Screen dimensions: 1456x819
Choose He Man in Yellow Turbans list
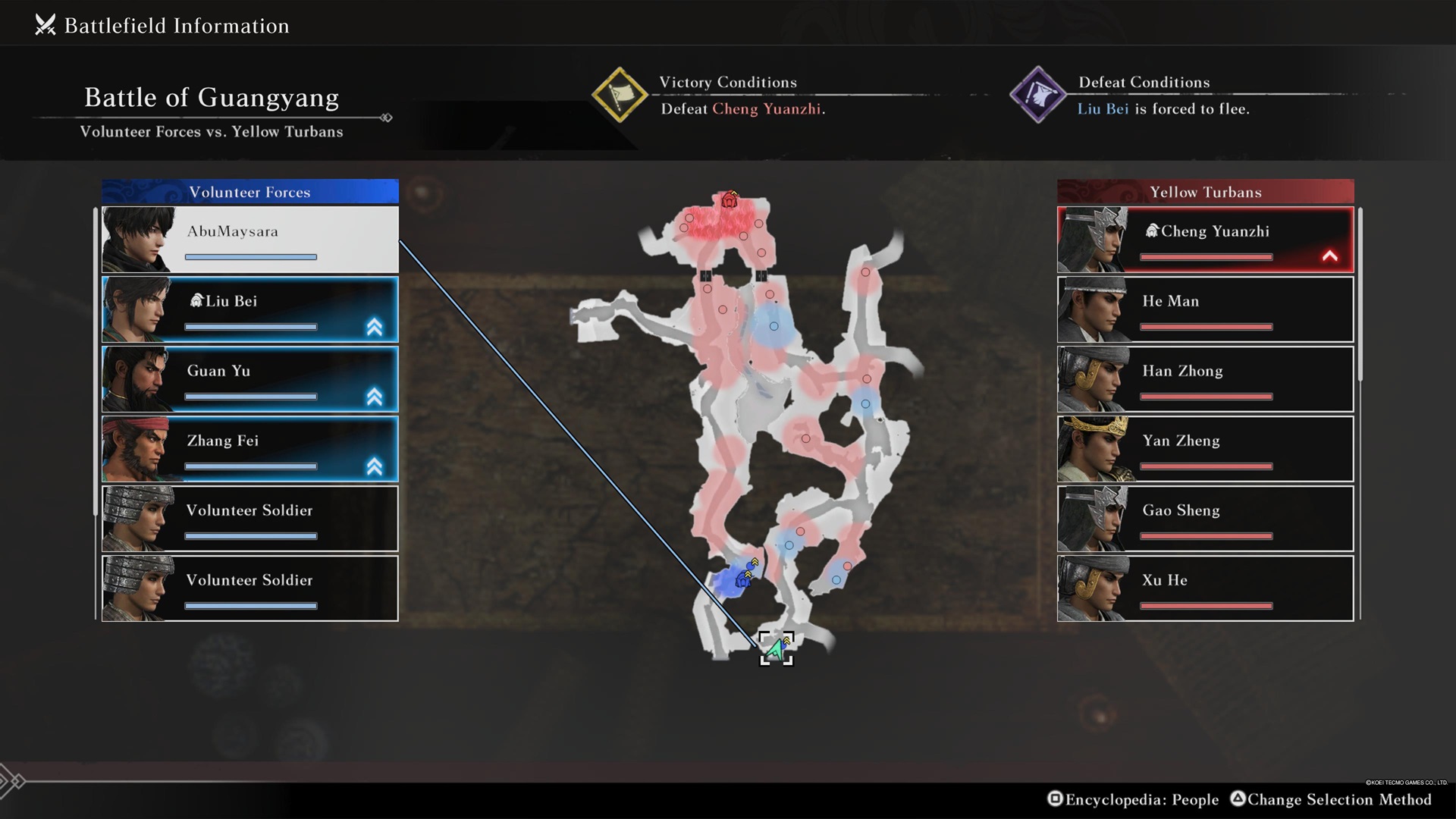(x=1205, y=309)
